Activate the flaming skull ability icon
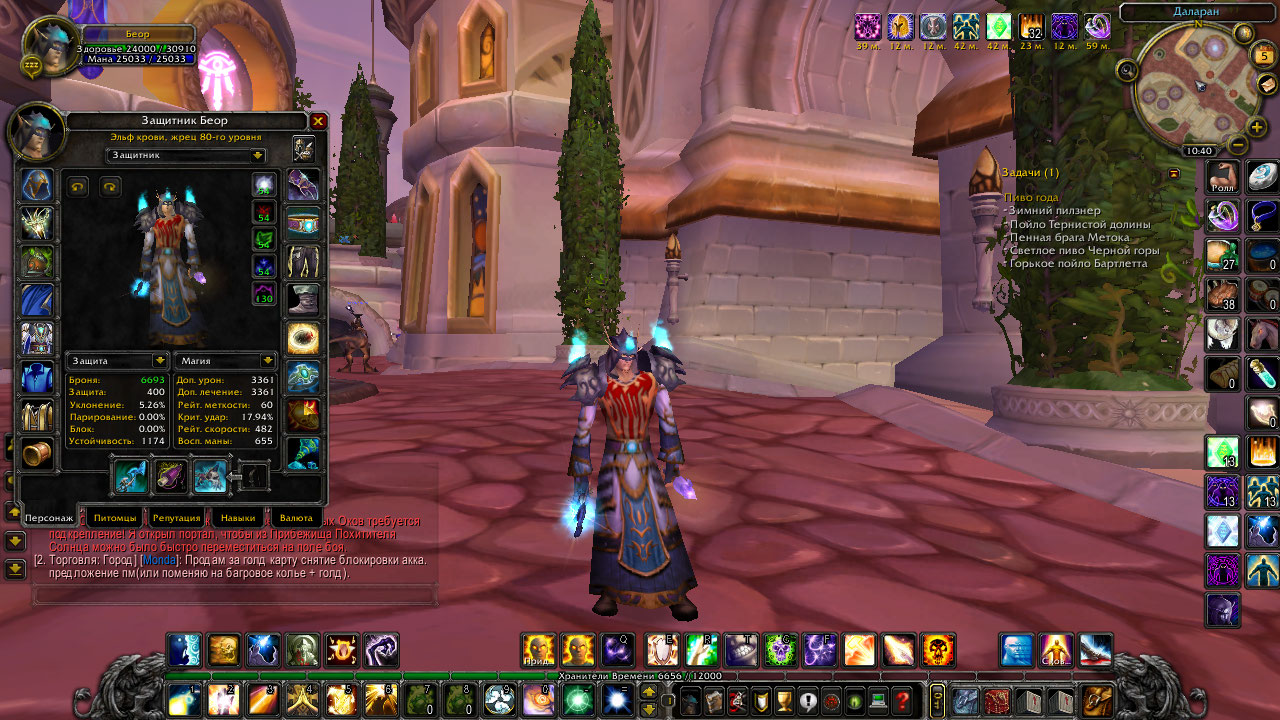1280x720 pixels. (x=937, y=650)
